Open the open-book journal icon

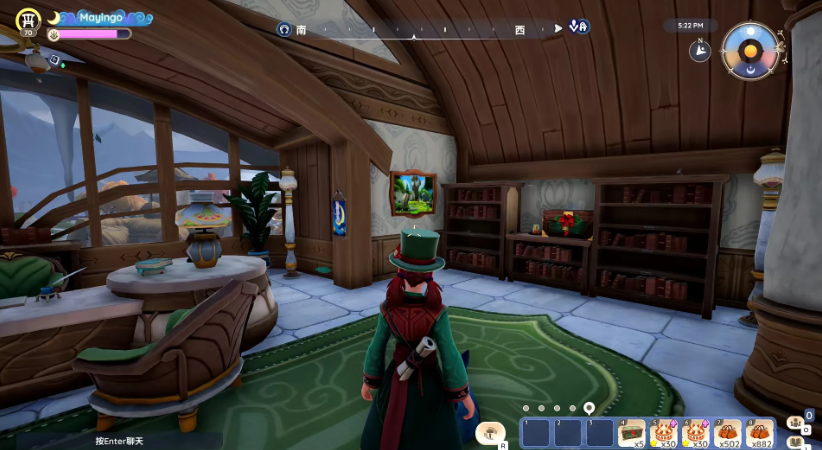pyautogui.click(x=797, y=441)
